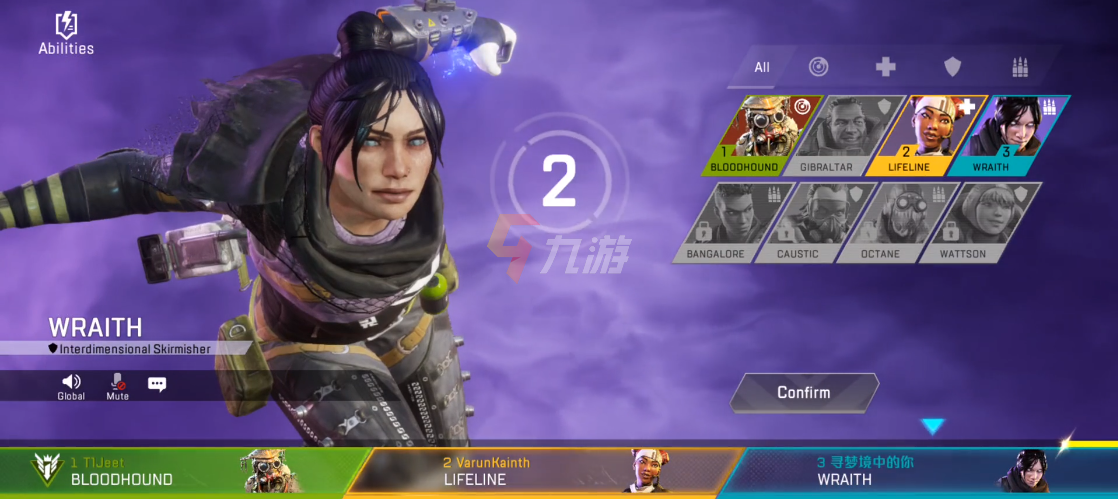
Task: Confirm the legend selection
Action: pyautogui.click(x=804, y=393)
